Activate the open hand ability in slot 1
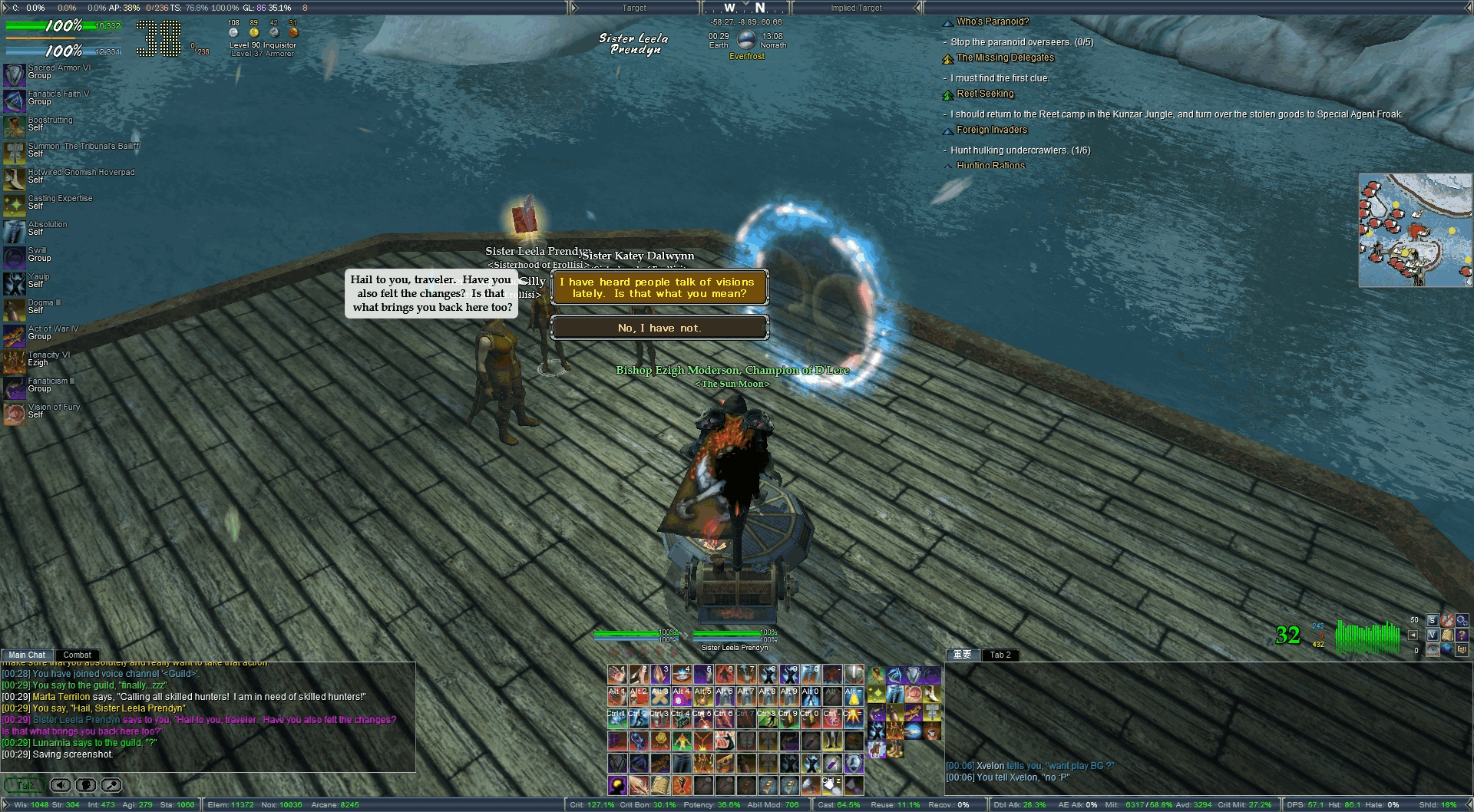The height and width of the screenshot is (812, 1474). [617, 675]
